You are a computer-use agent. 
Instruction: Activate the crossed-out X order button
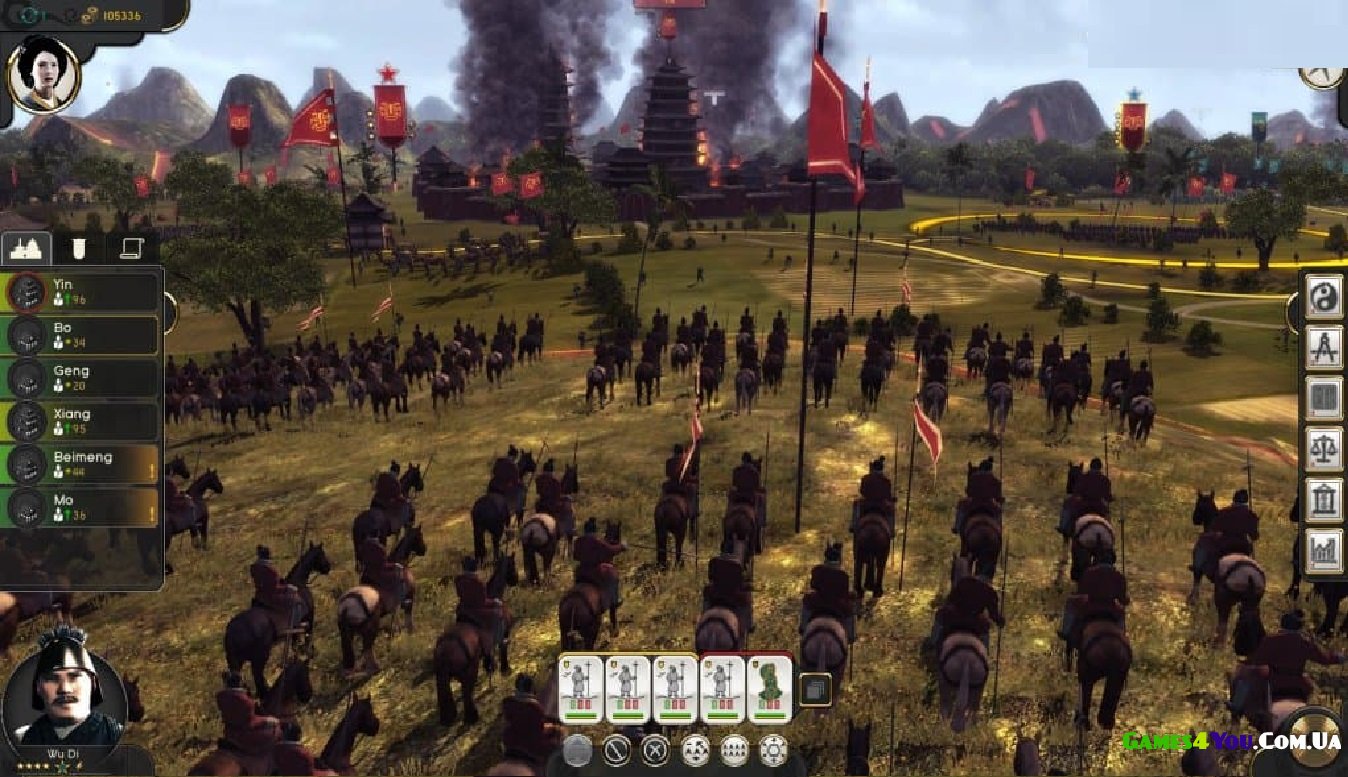655,749
